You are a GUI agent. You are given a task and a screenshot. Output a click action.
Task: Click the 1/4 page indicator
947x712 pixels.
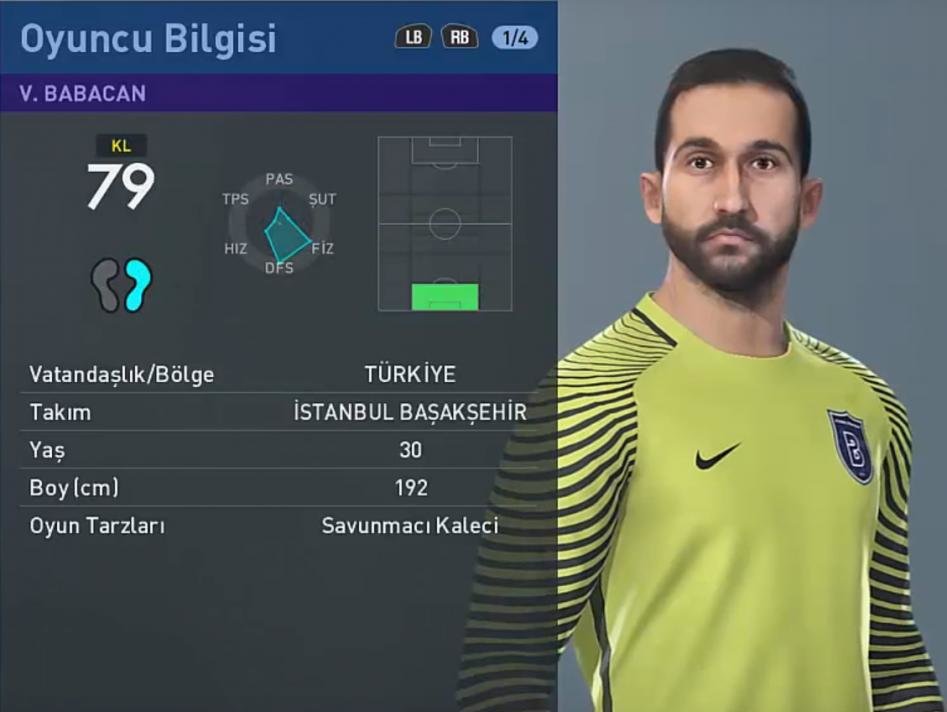point(515,38)
